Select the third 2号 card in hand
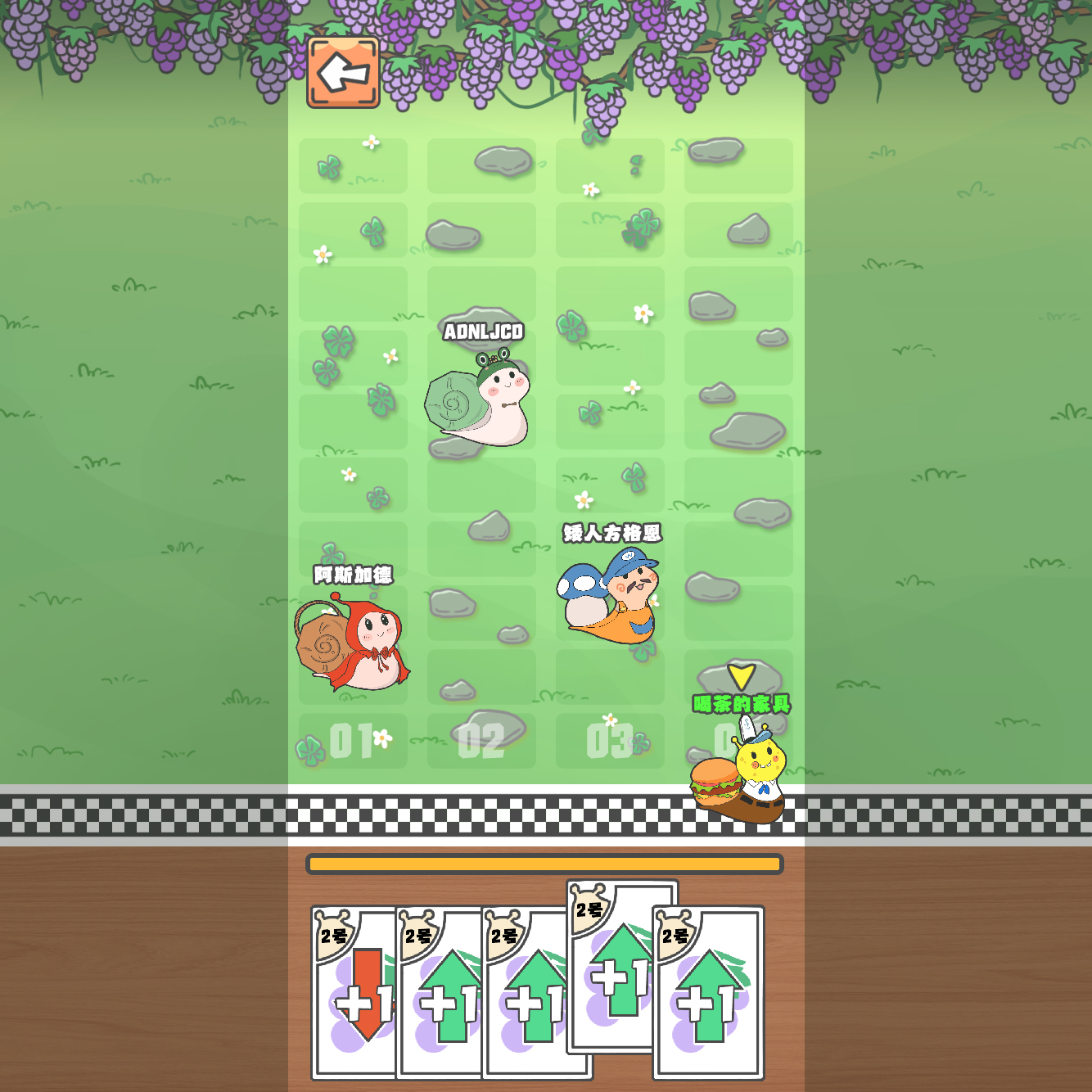1092x1092 pixels. (536, 995)
